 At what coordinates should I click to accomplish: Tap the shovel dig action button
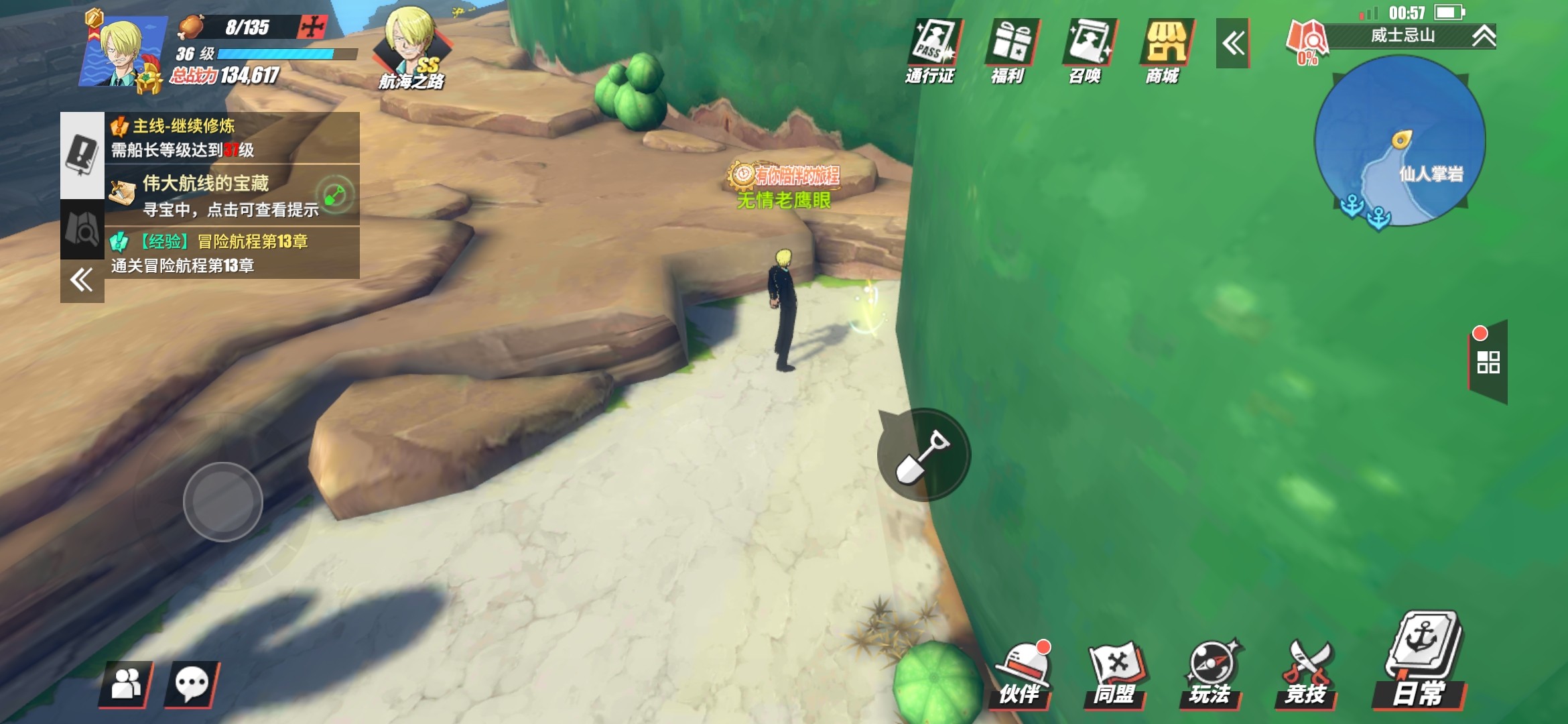pyautogui.click(x=923, y=455)
